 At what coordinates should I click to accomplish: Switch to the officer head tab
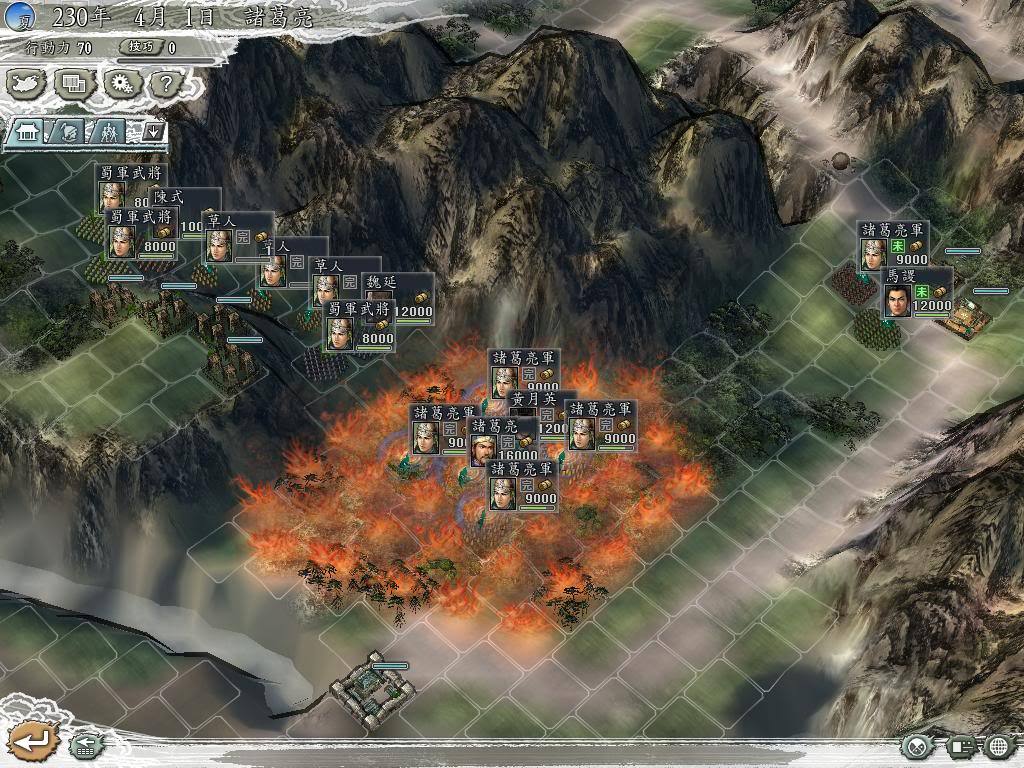(68, 131)
